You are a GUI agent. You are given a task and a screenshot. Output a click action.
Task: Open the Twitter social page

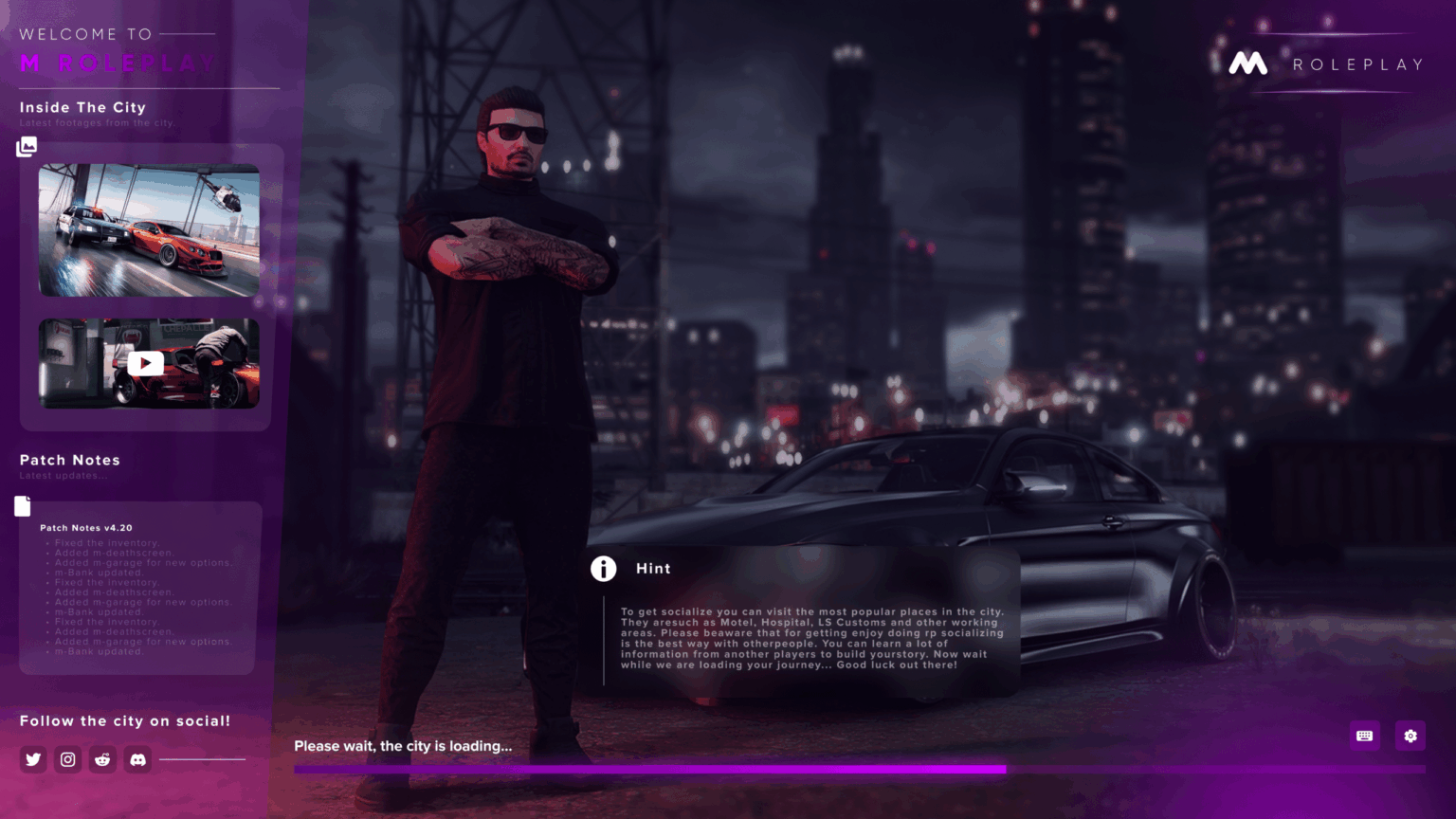32,759
